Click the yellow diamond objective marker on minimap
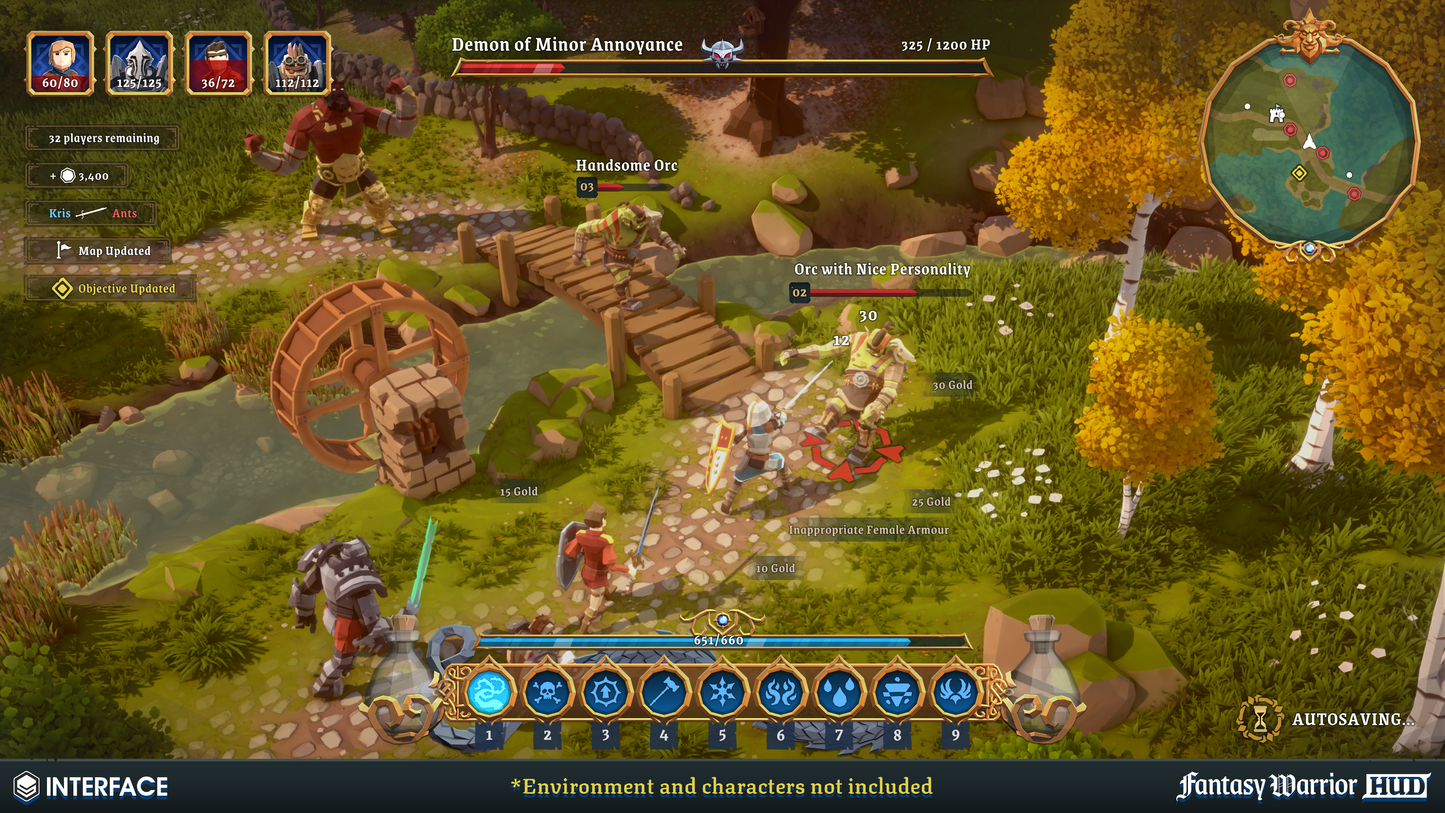The image size is (1445, 813). [1299, 174]
